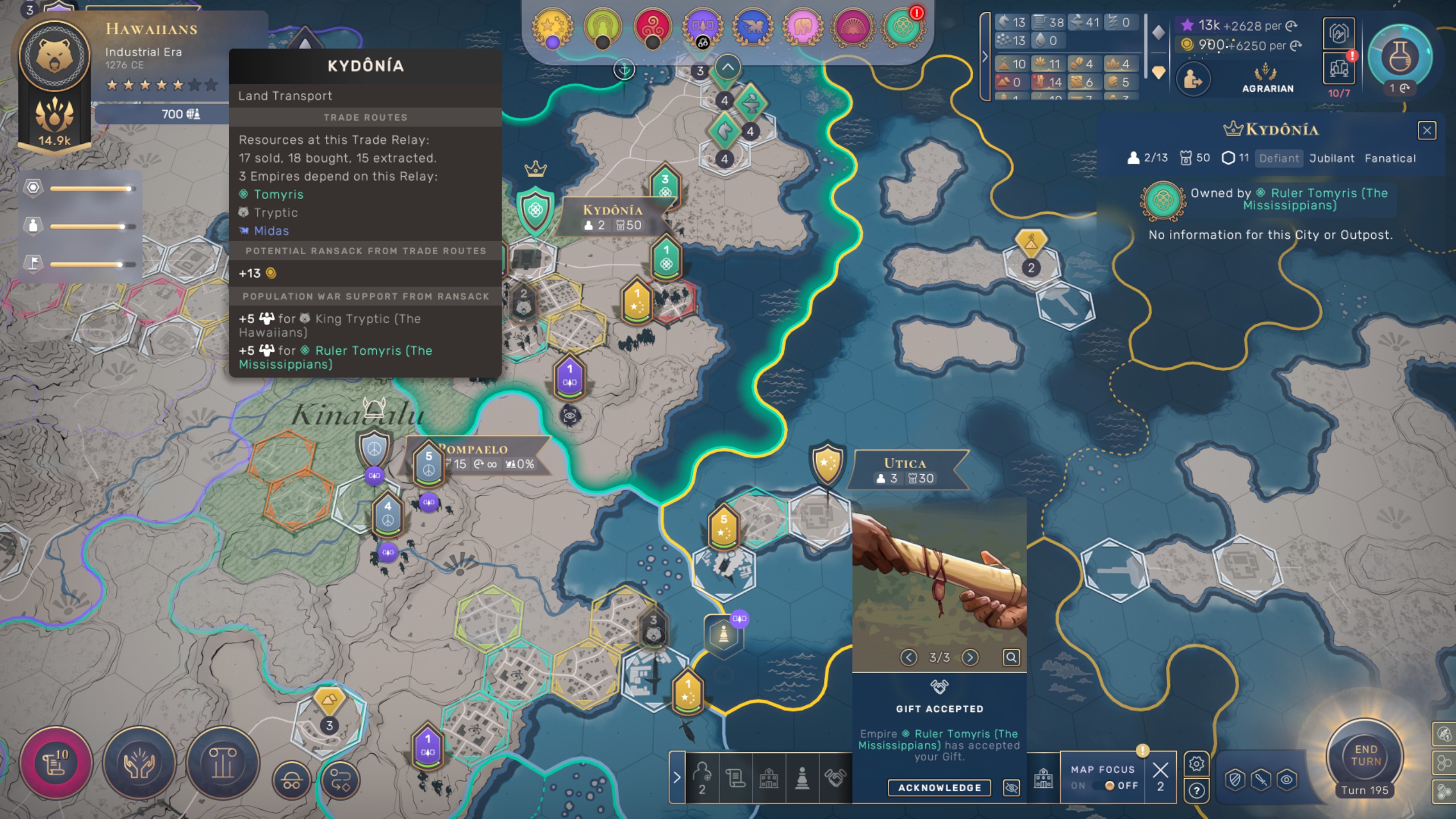Open the religion raised-hands button
The height and width of the screenshot is (819, 1456).
(x=139, y=763)
